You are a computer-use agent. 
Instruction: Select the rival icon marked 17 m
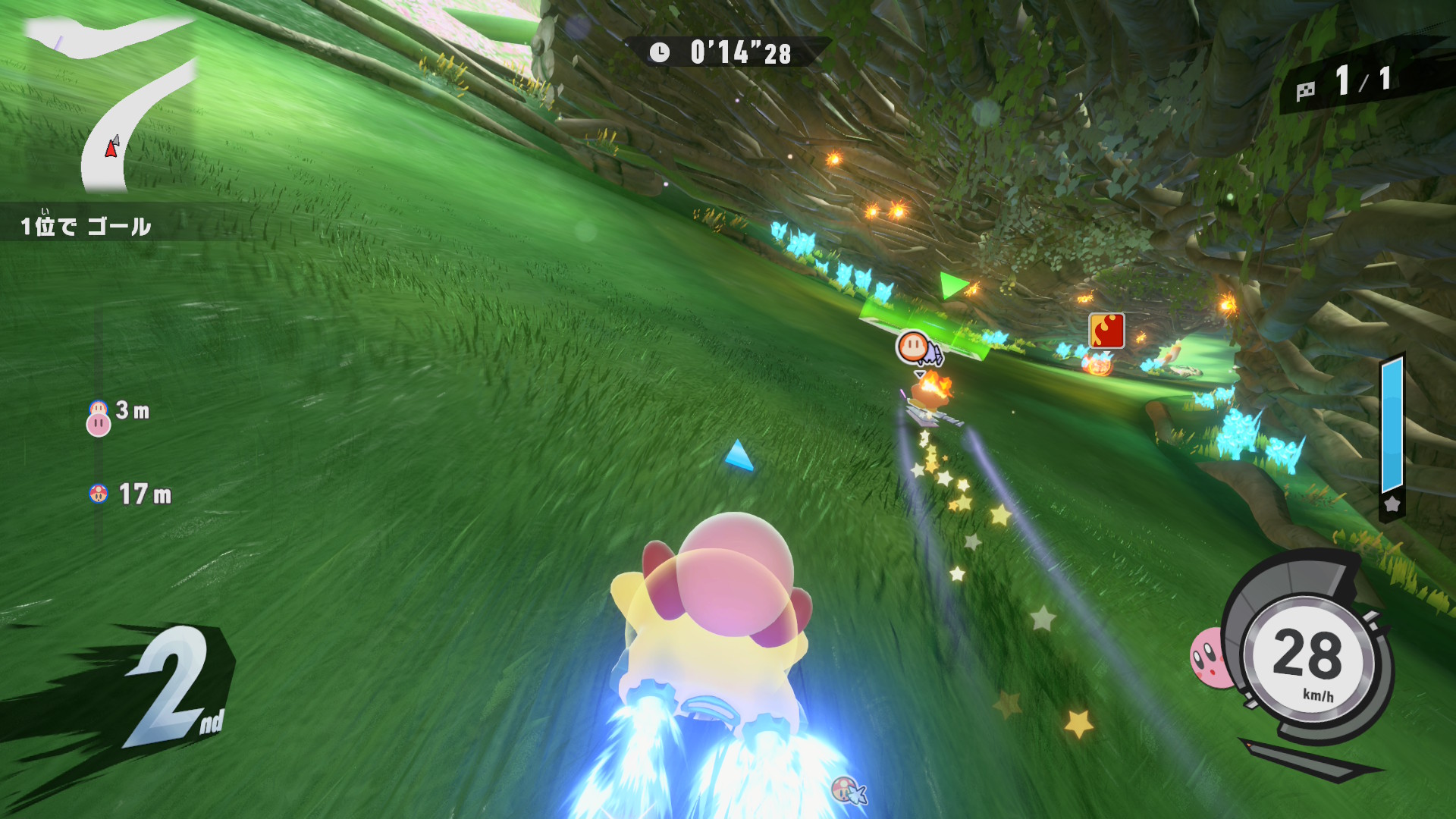pyautogui.click(x=99, y=494)
